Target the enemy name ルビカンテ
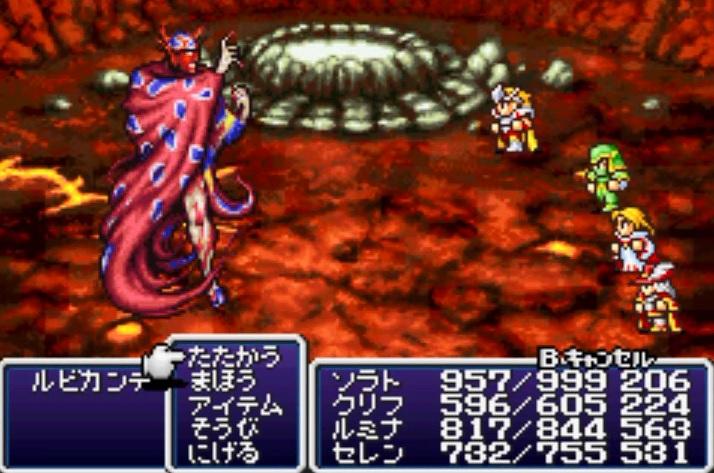 click(x=83, y=381)
